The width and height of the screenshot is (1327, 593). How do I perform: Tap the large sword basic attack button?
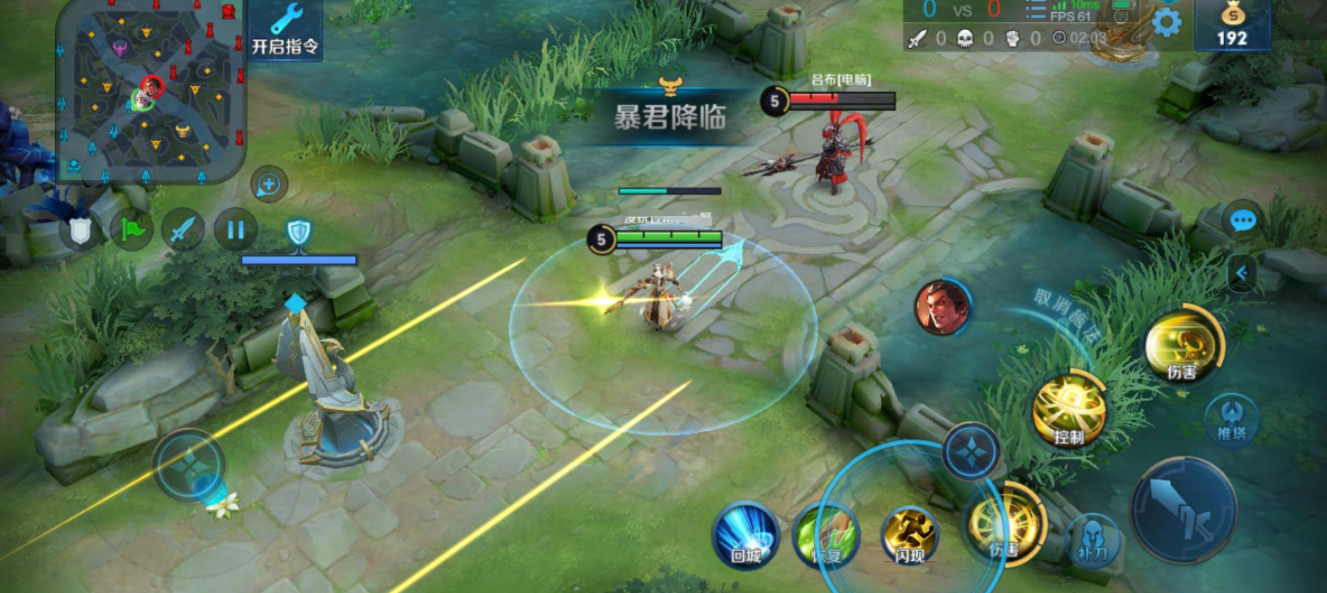[x=1183, y=509]
